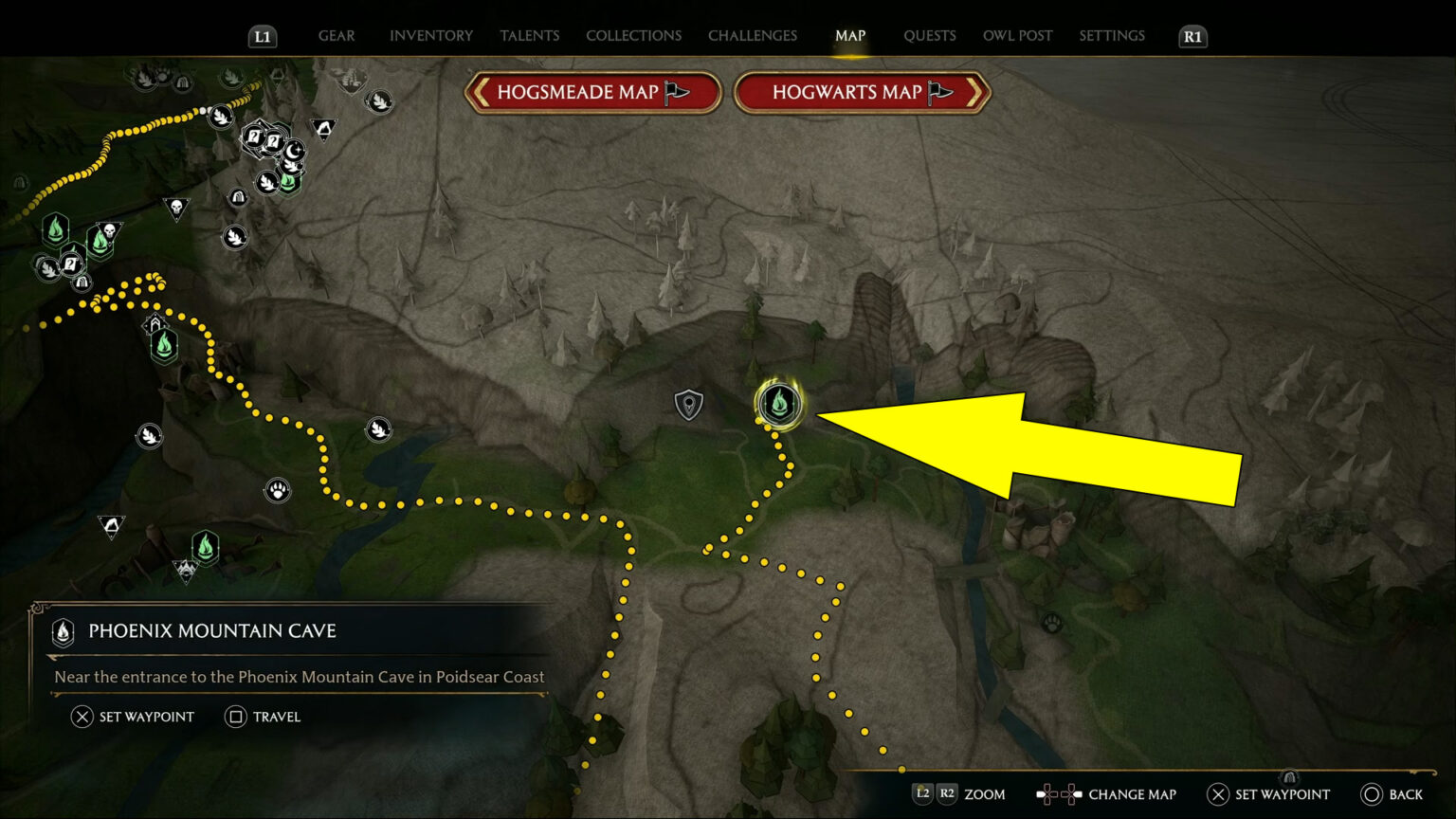1456x819 pixels.
Task: Click a question mark undiscovered location marker
Action: (x=253, y=136)
